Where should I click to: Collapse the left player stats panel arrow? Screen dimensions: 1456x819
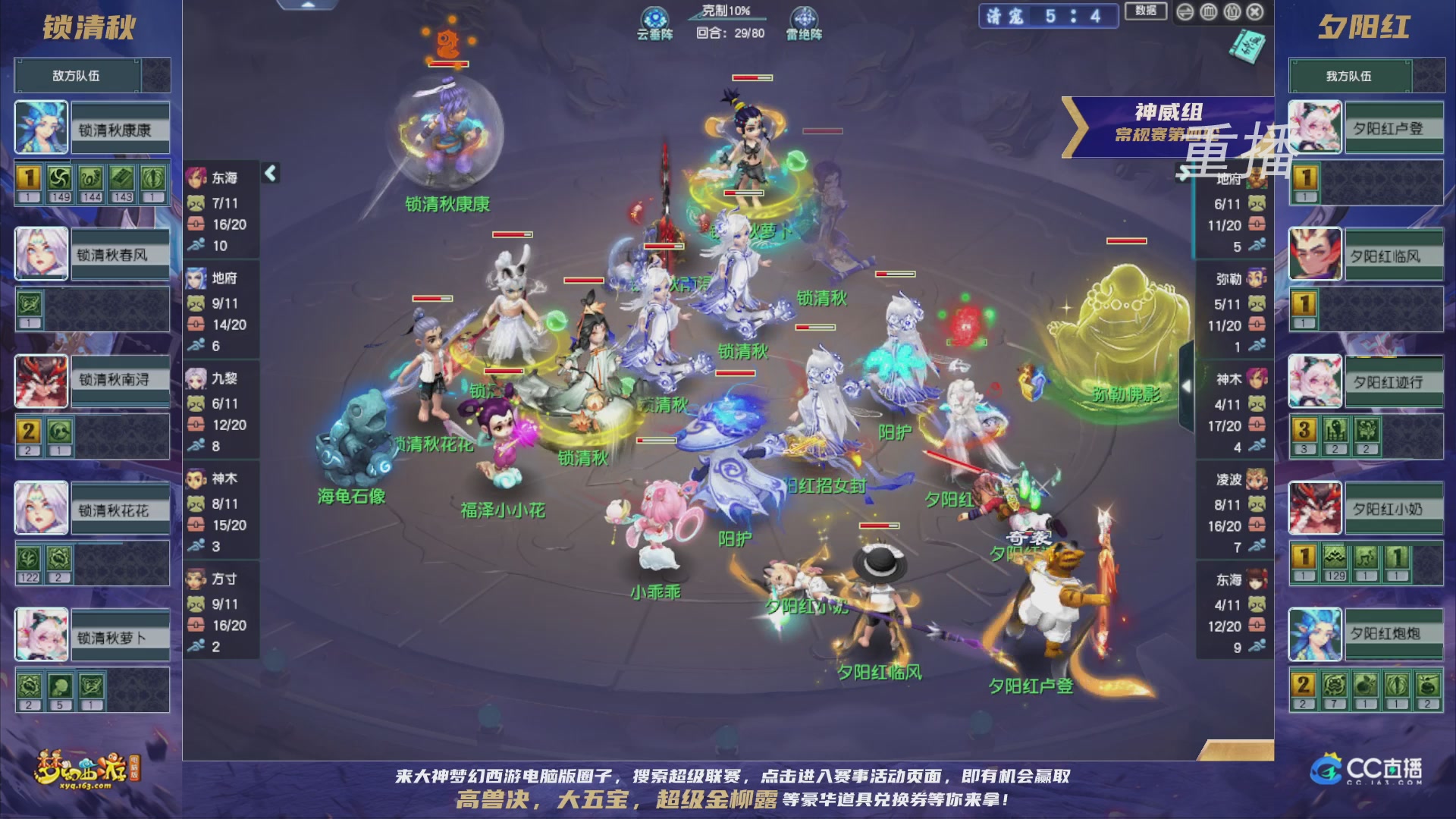[x=269, y=173]
